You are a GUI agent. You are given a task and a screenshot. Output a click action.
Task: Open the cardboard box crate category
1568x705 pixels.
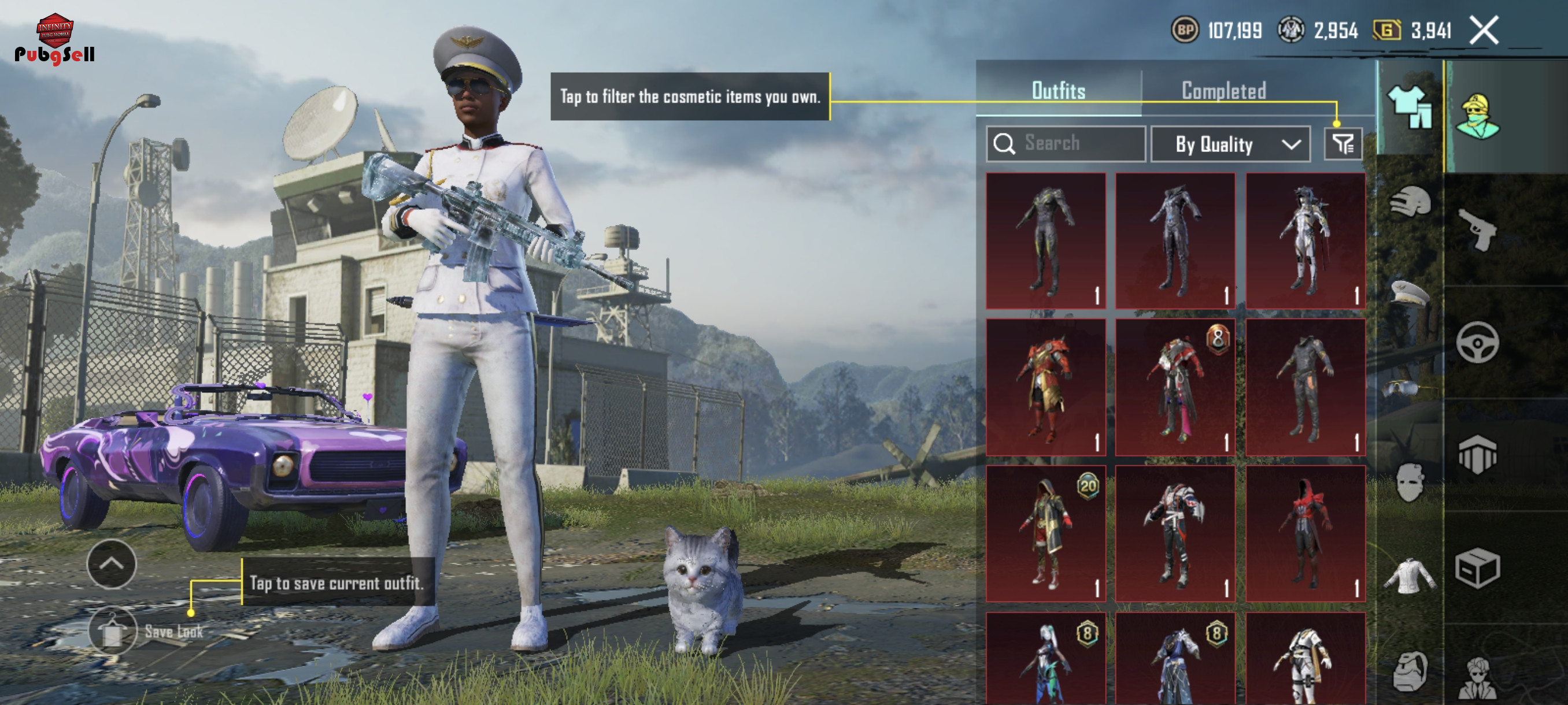(x=1477, y=569)
